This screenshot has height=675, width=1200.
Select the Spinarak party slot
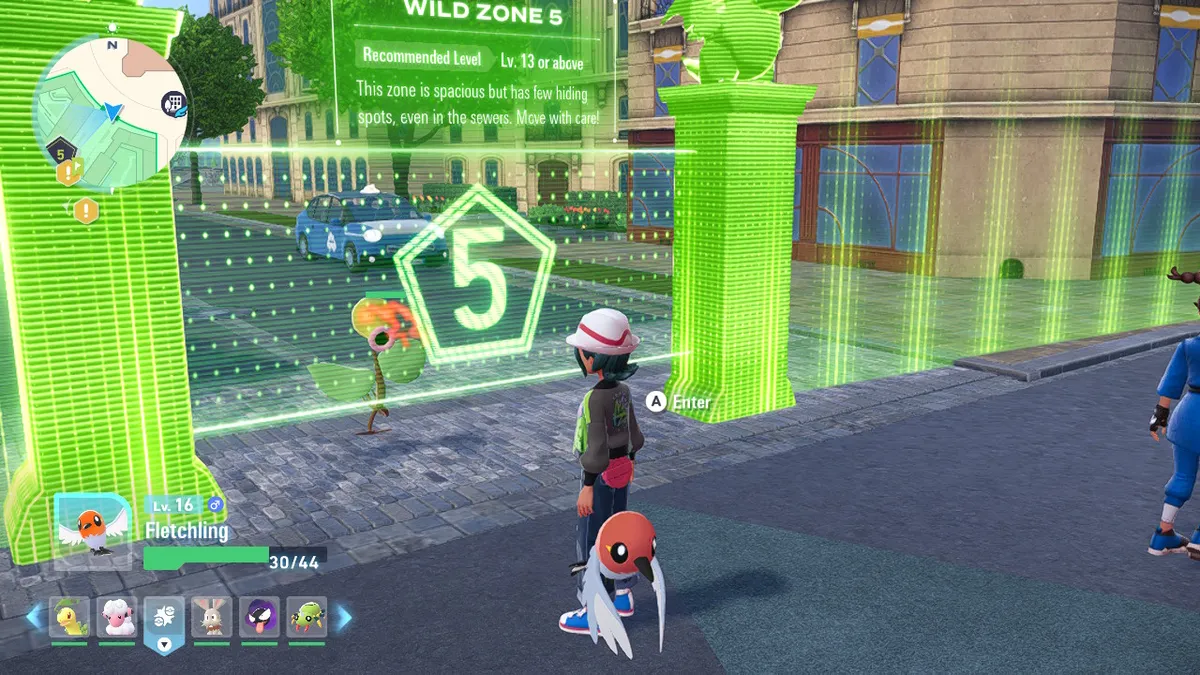(306, 618)
